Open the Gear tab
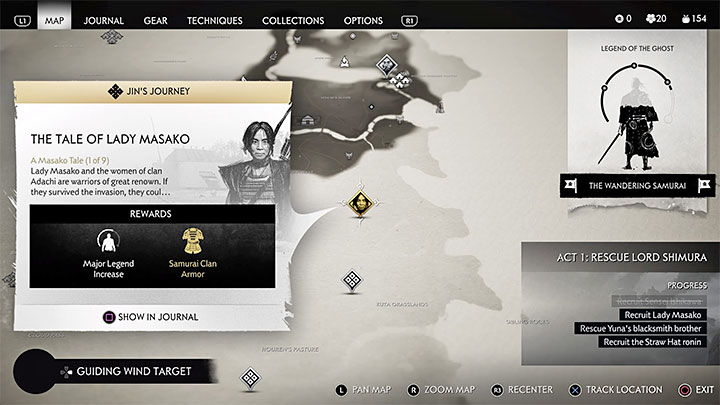The image size is (720, 405). point(155,20)
